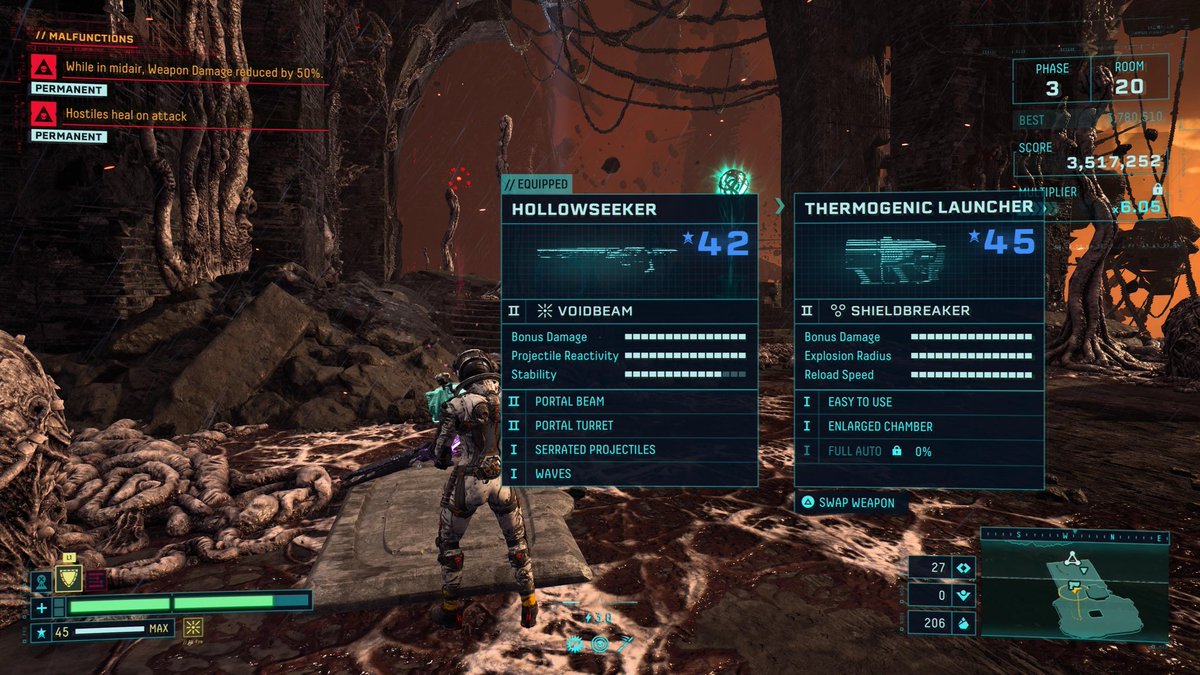
Task: Highlight the Serrated Projectiles trait
Action: pyautogui.click(x=629, y=449)
